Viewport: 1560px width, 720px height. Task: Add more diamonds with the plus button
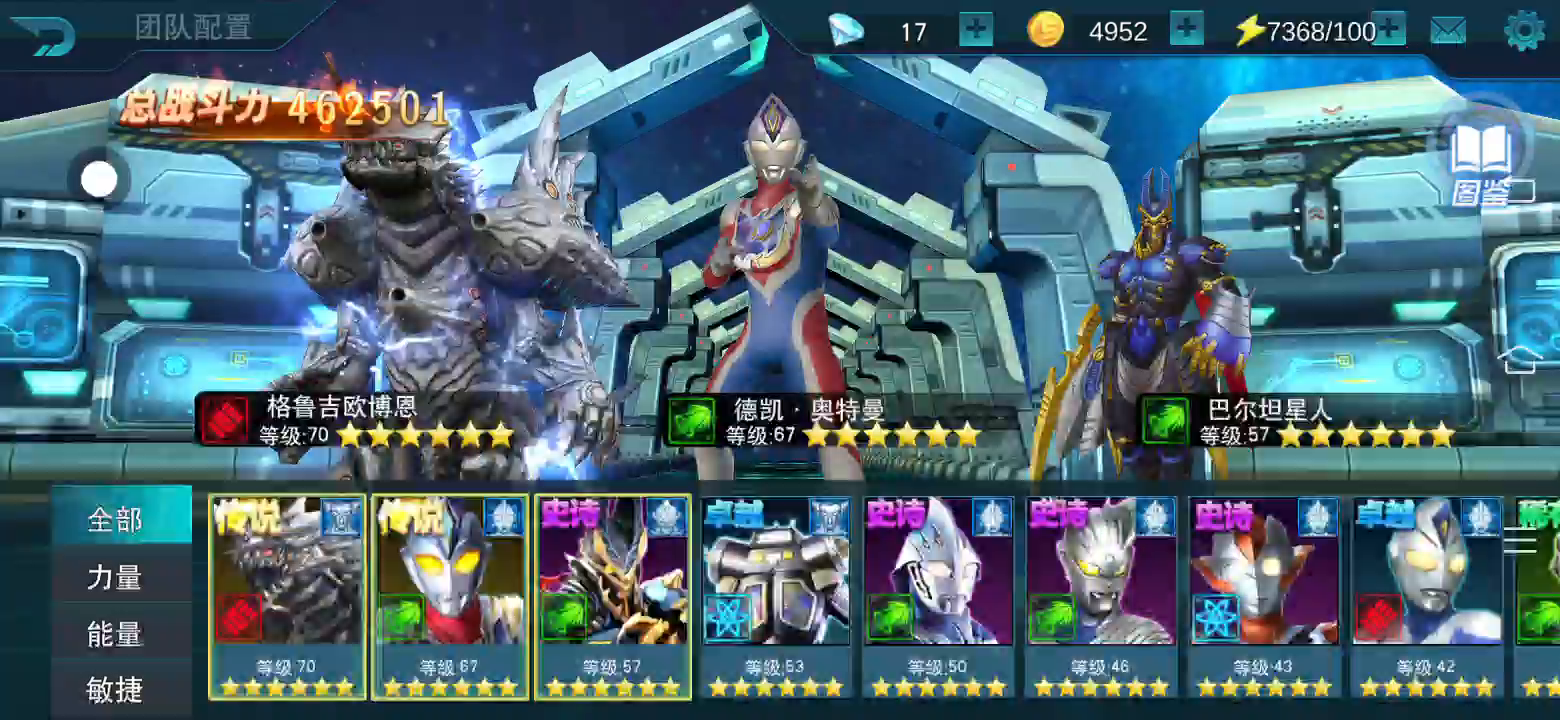976,30
